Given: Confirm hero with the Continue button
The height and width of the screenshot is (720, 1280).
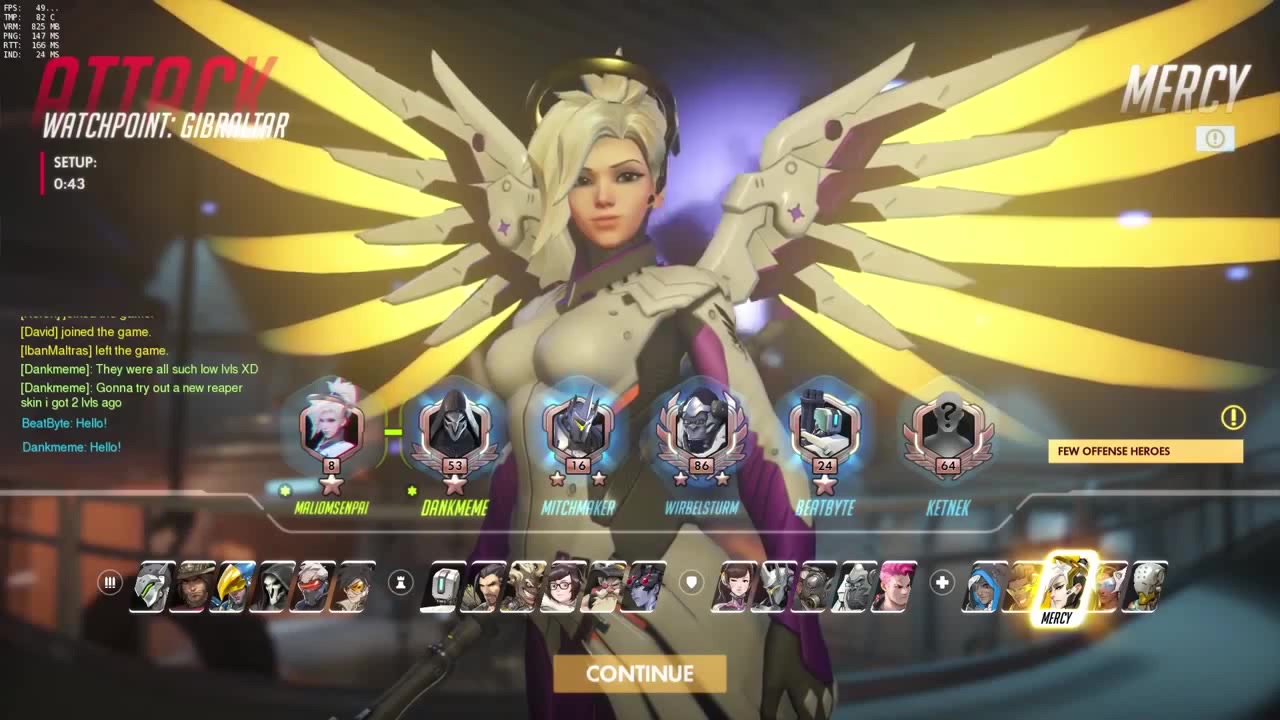Looking at the screenshot, I should (639, 674).
